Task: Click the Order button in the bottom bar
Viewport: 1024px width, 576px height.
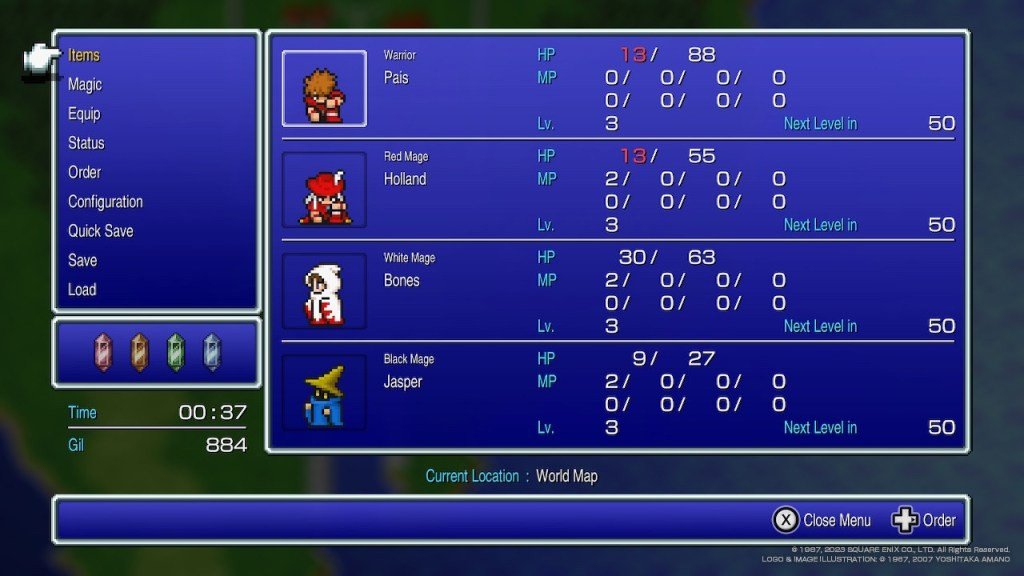Action: click(x=924, y=520)
